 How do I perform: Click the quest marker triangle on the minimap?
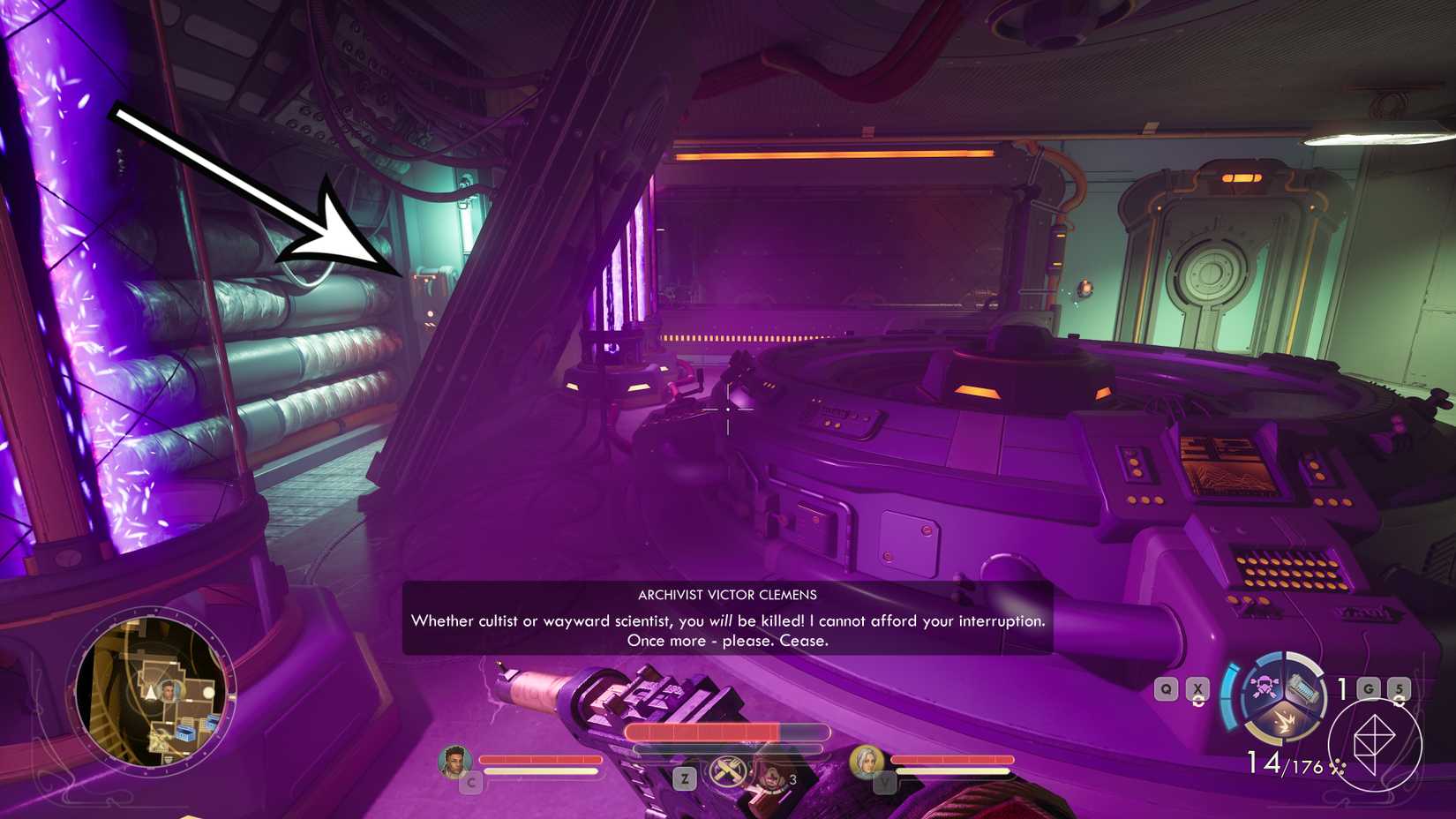coord(152,692)
